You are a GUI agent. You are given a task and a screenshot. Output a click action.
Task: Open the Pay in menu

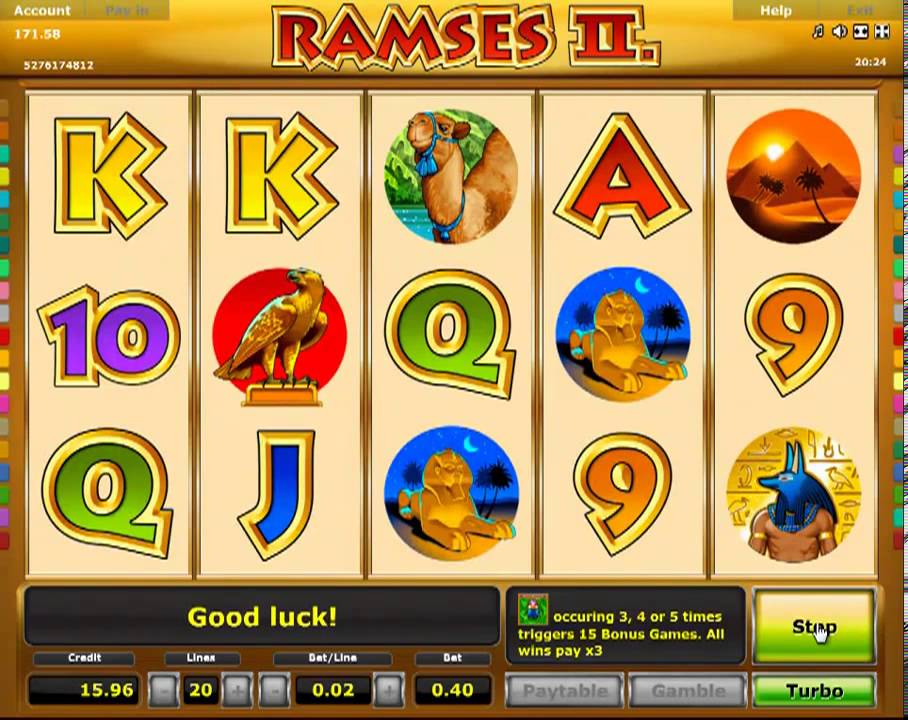pyautogui.click(x=125, y=10)
